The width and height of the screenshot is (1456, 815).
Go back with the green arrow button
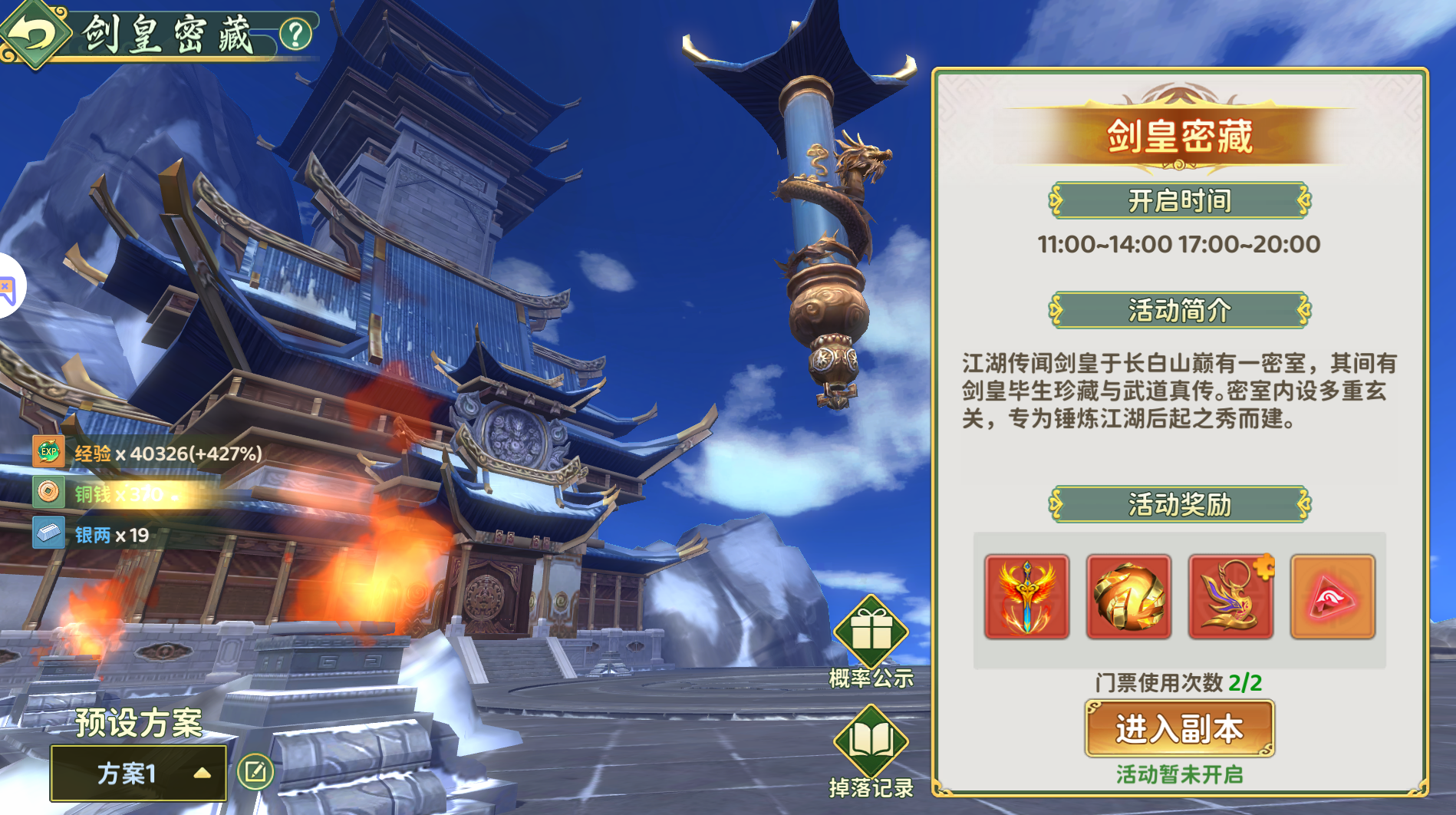pyautogui.click(x=34, y=34)
